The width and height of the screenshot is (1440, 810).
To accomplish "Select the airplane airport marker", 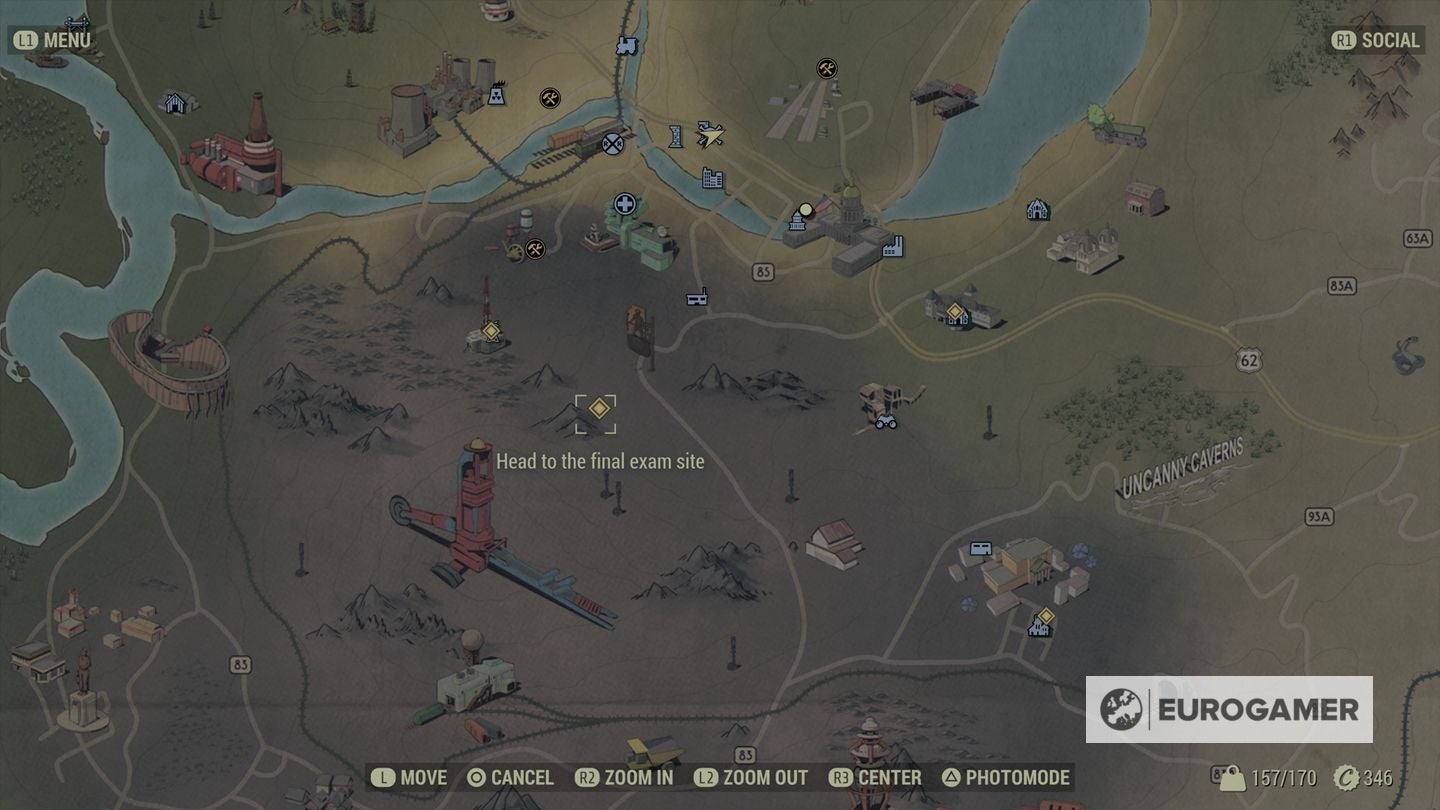I will [x=710, y=134].
